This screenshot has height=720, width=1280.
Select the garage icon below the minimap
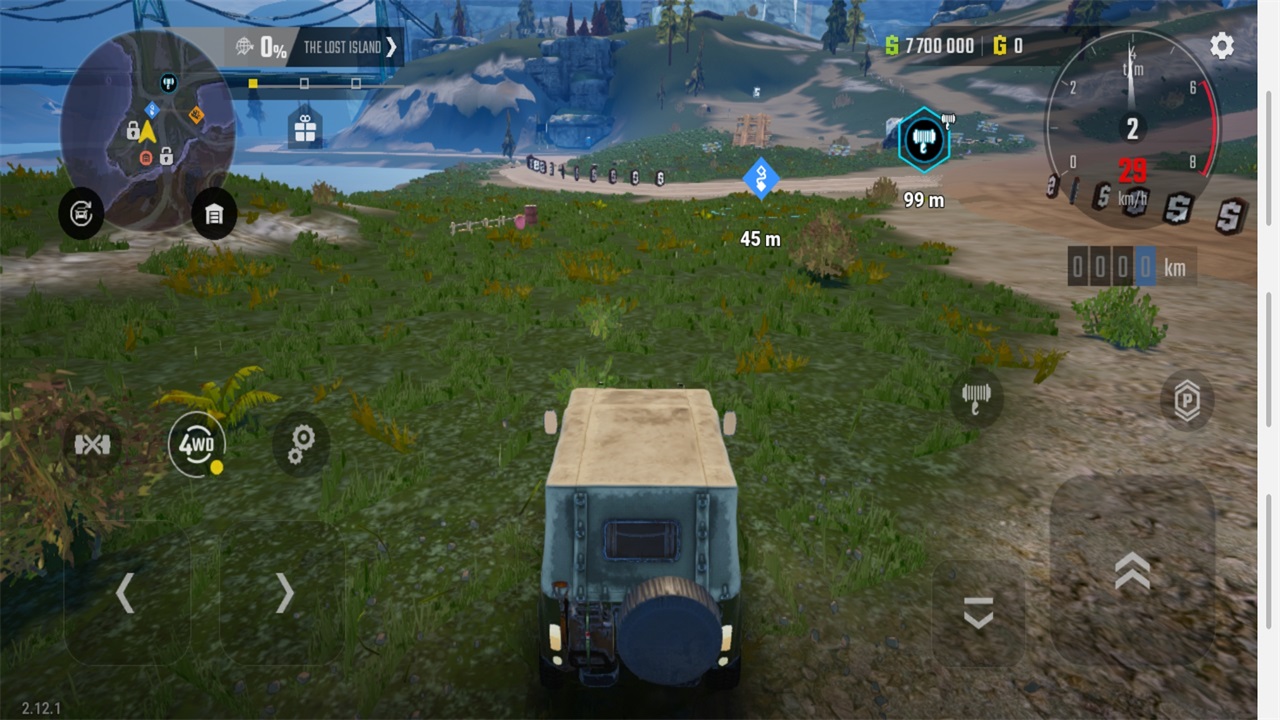(216, 214)
